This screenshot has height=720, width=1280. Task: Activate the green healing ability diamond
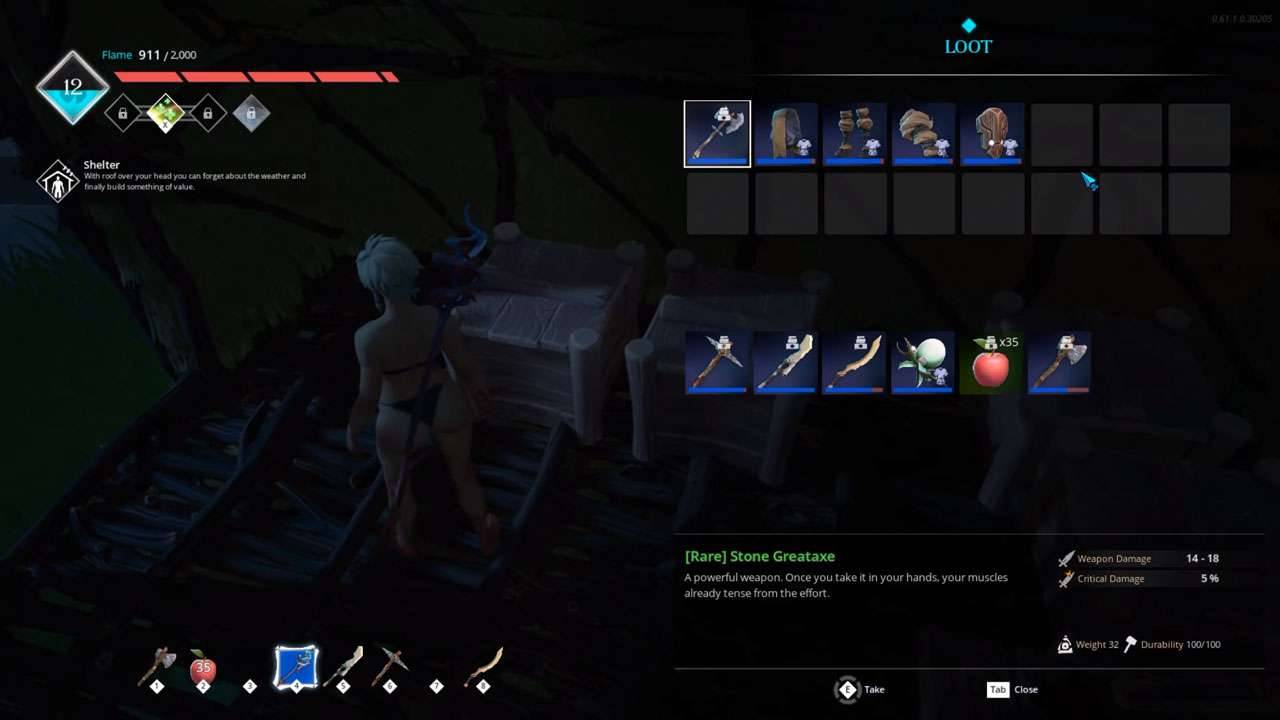(x=165, y=113)
